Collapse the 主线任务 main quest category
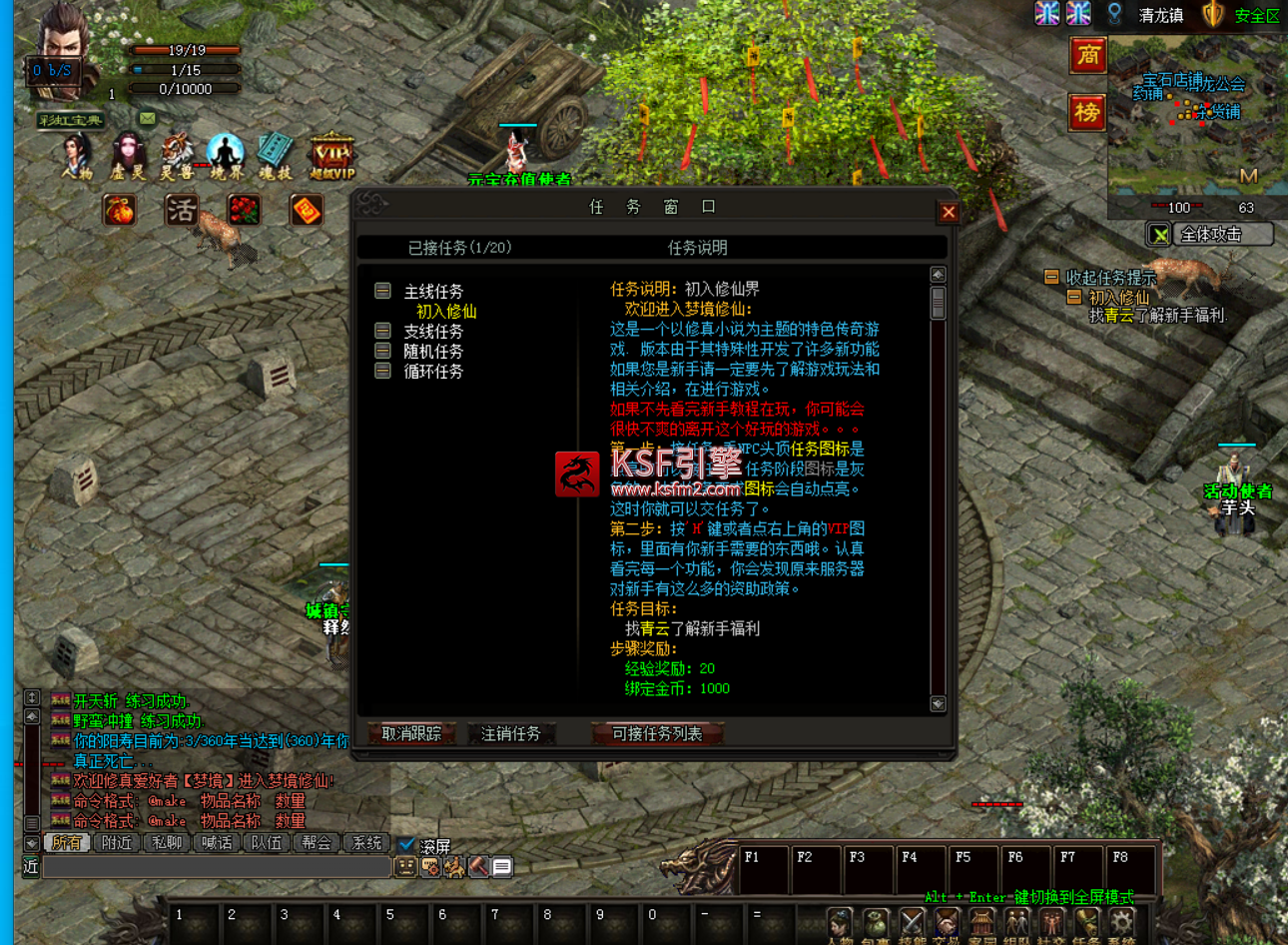 [x=382, y=291]
